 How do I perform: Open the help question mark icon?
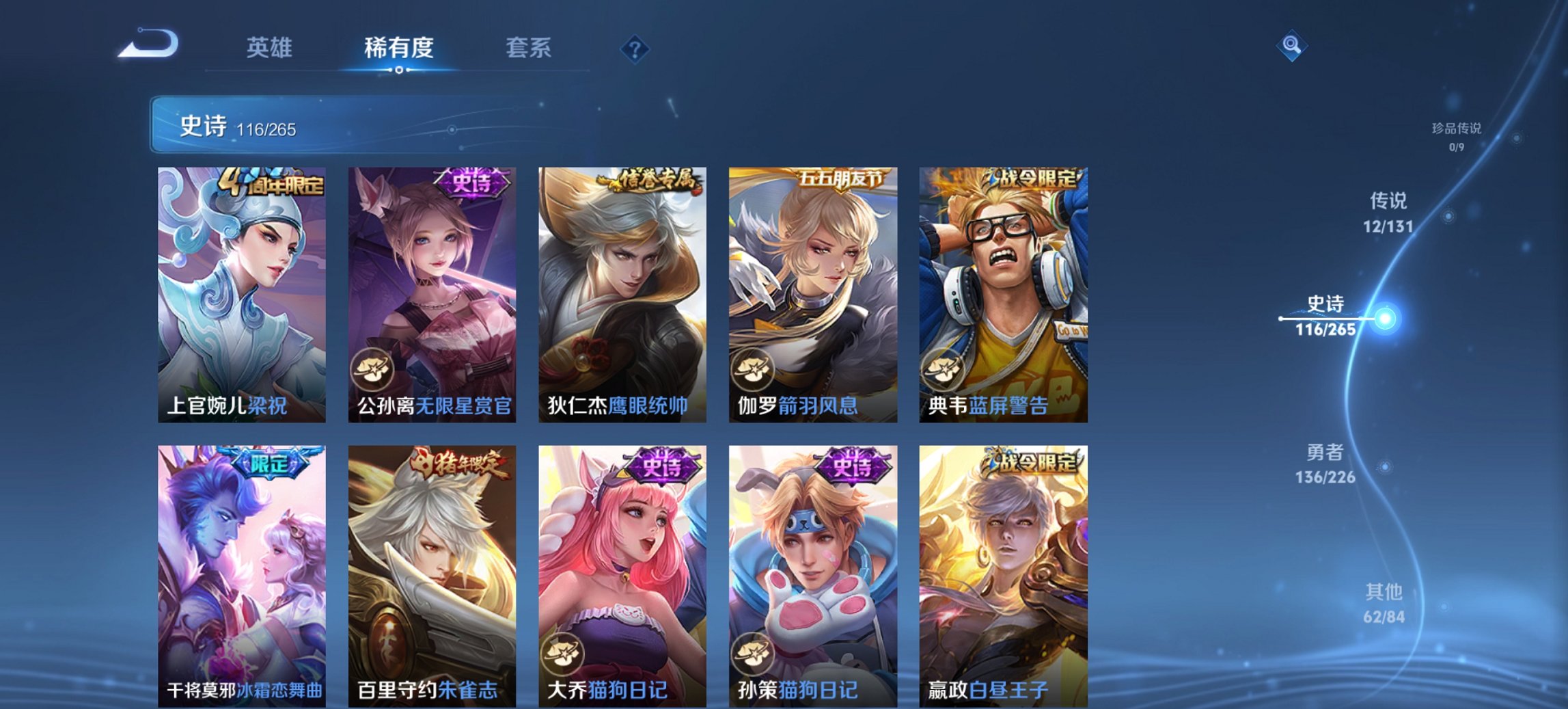(x=634, y=48)
